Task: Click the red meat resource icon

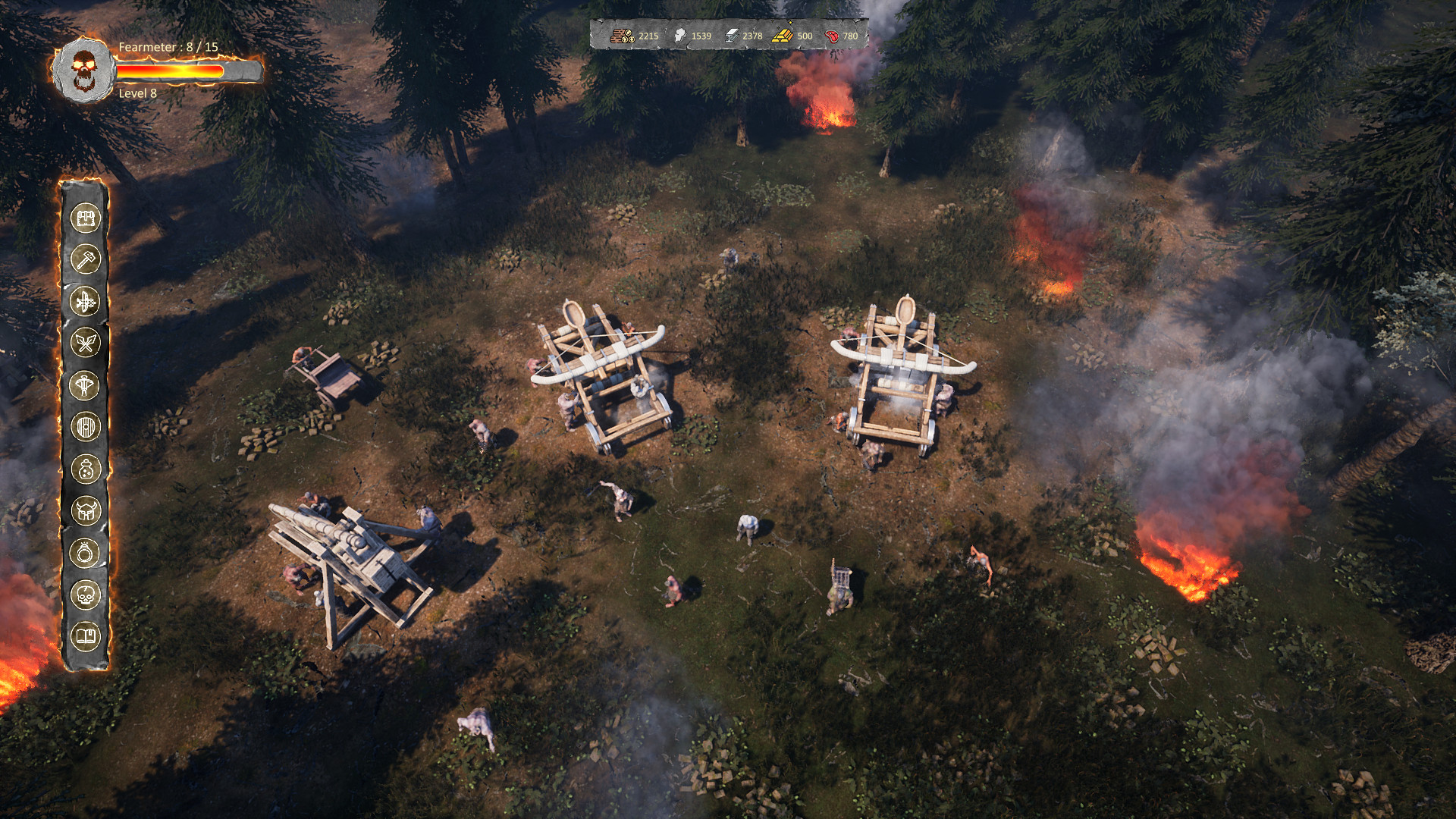Action: click(x=830, y=34)
